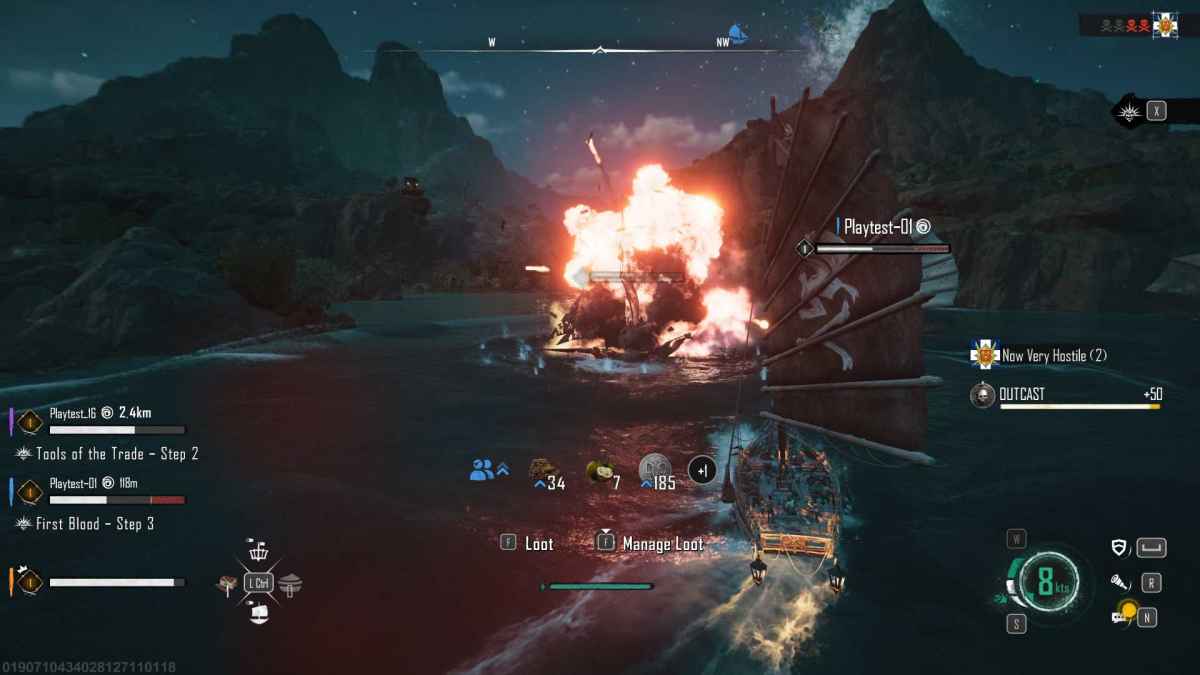Activate the brace shield ability icon

(x=1121, y=547)
